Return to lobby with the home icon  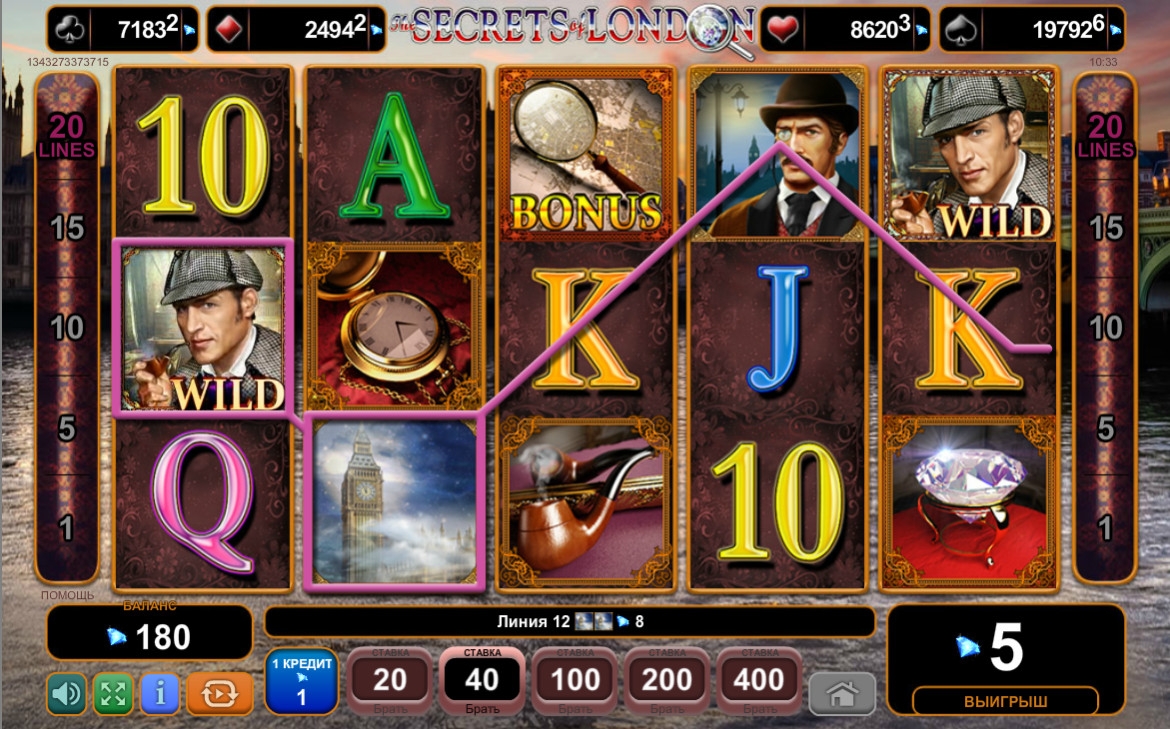[841, 694]
